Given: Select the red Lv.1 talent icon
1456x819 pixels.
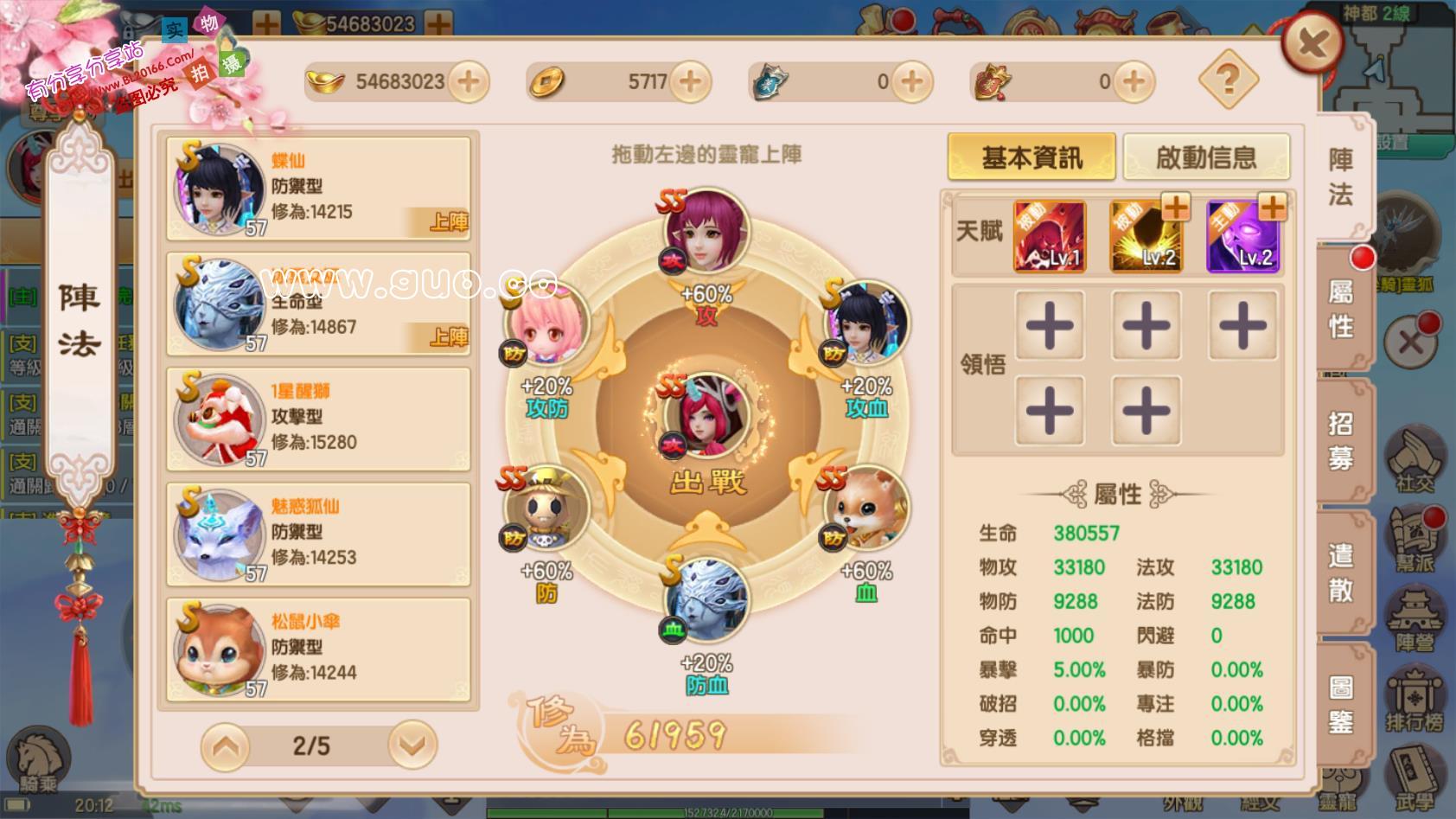Looking at the screenshot, I should [1049, 236].
